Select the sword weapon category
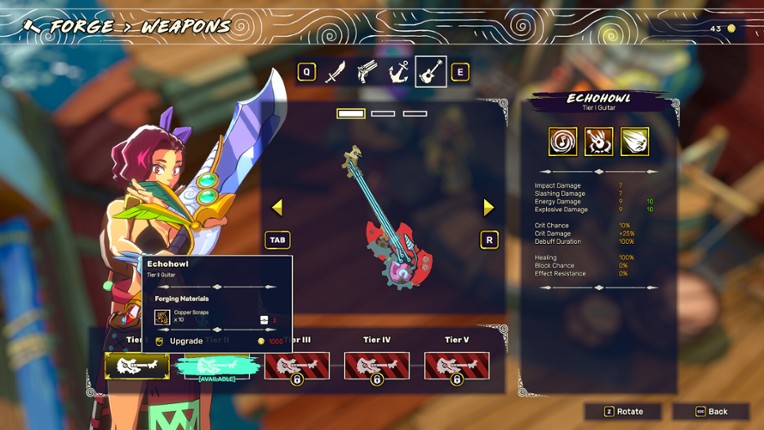This screenshot has width=764, height=430. pos(336,72)
